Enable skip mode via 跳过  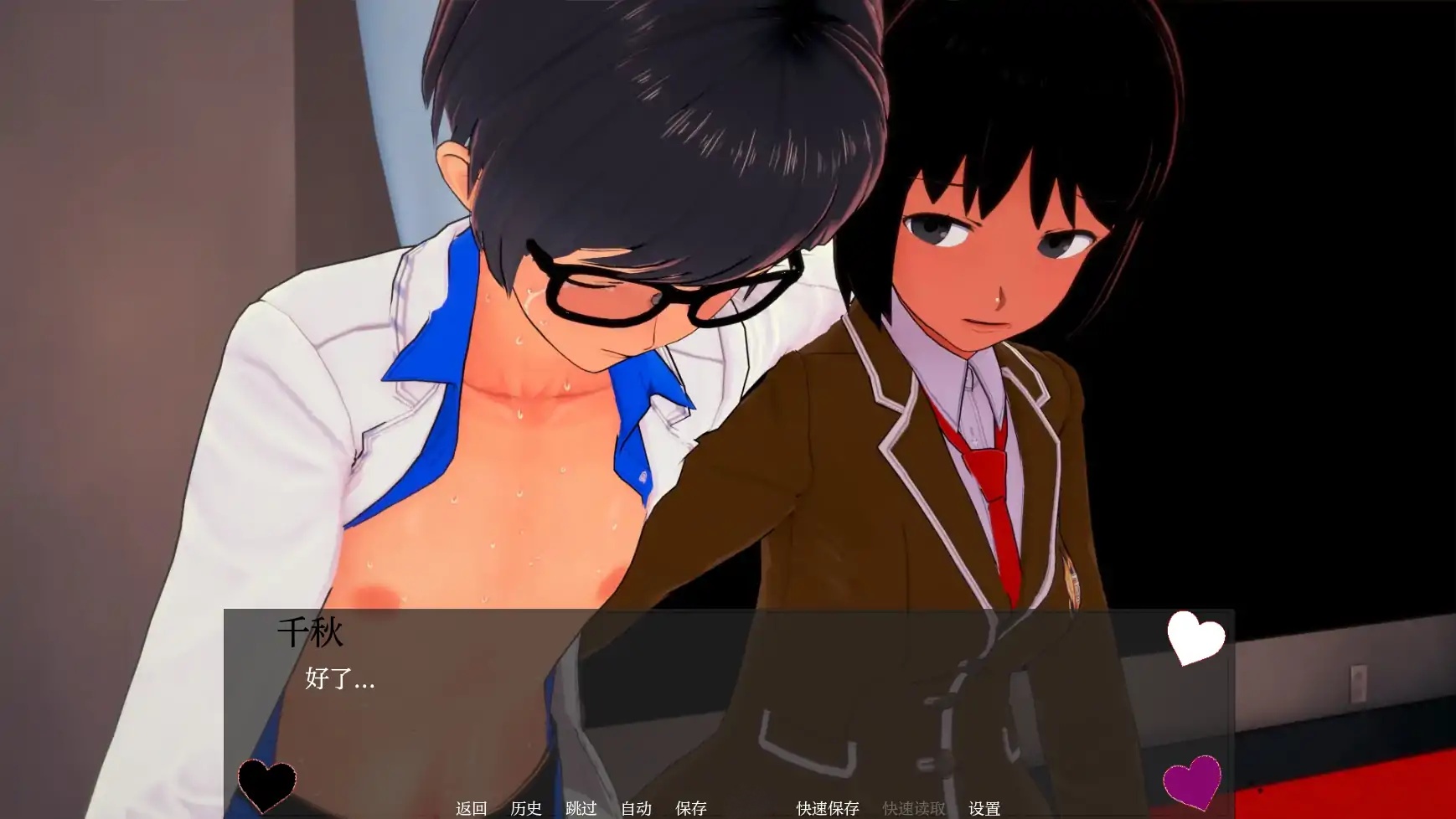coord(581,809)
